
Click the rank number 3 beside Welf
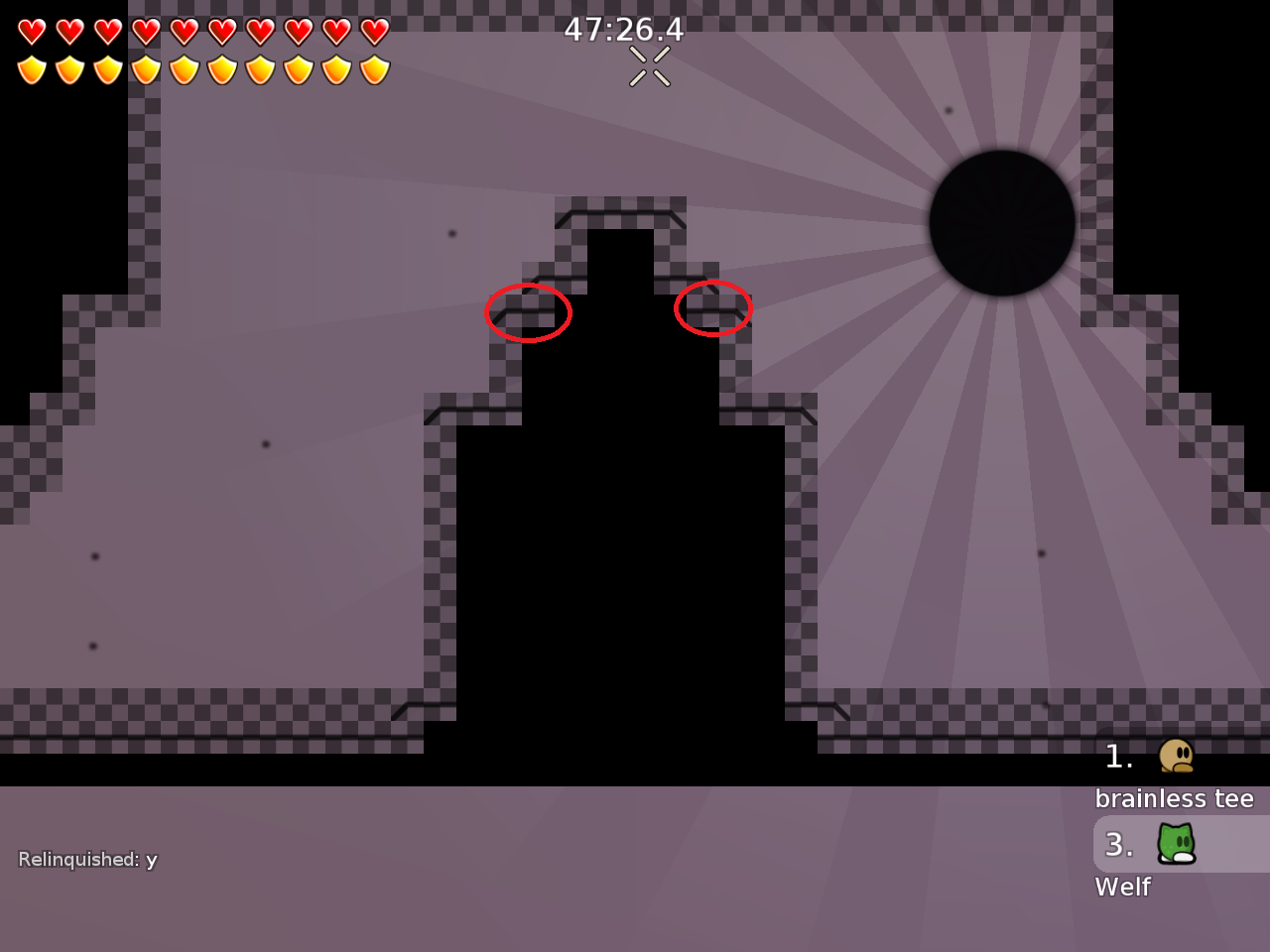coord(1120,845)
